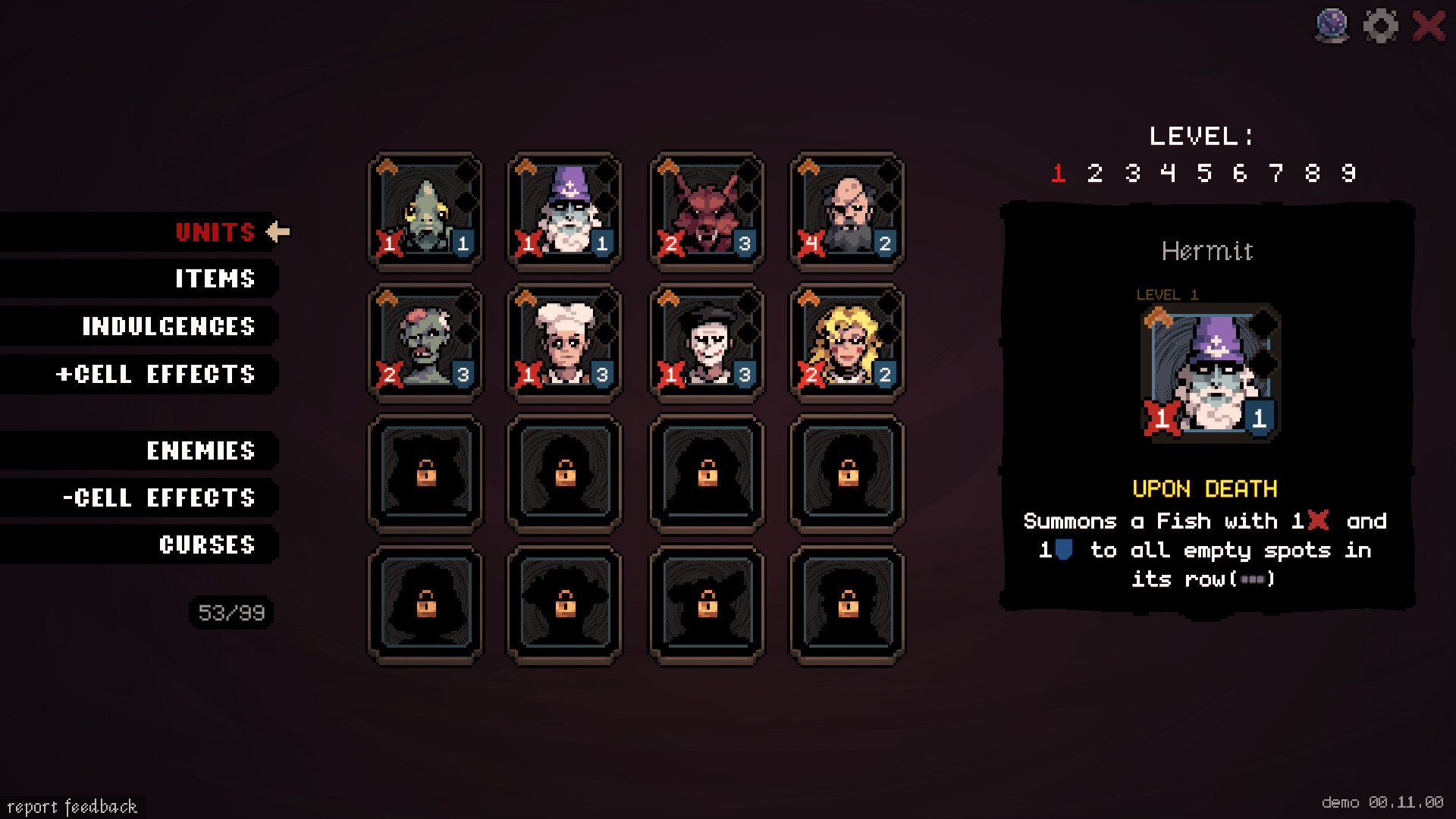Open the INDULGENCES section
This screenshot has height=819, width=1456.
coord(168,327)
